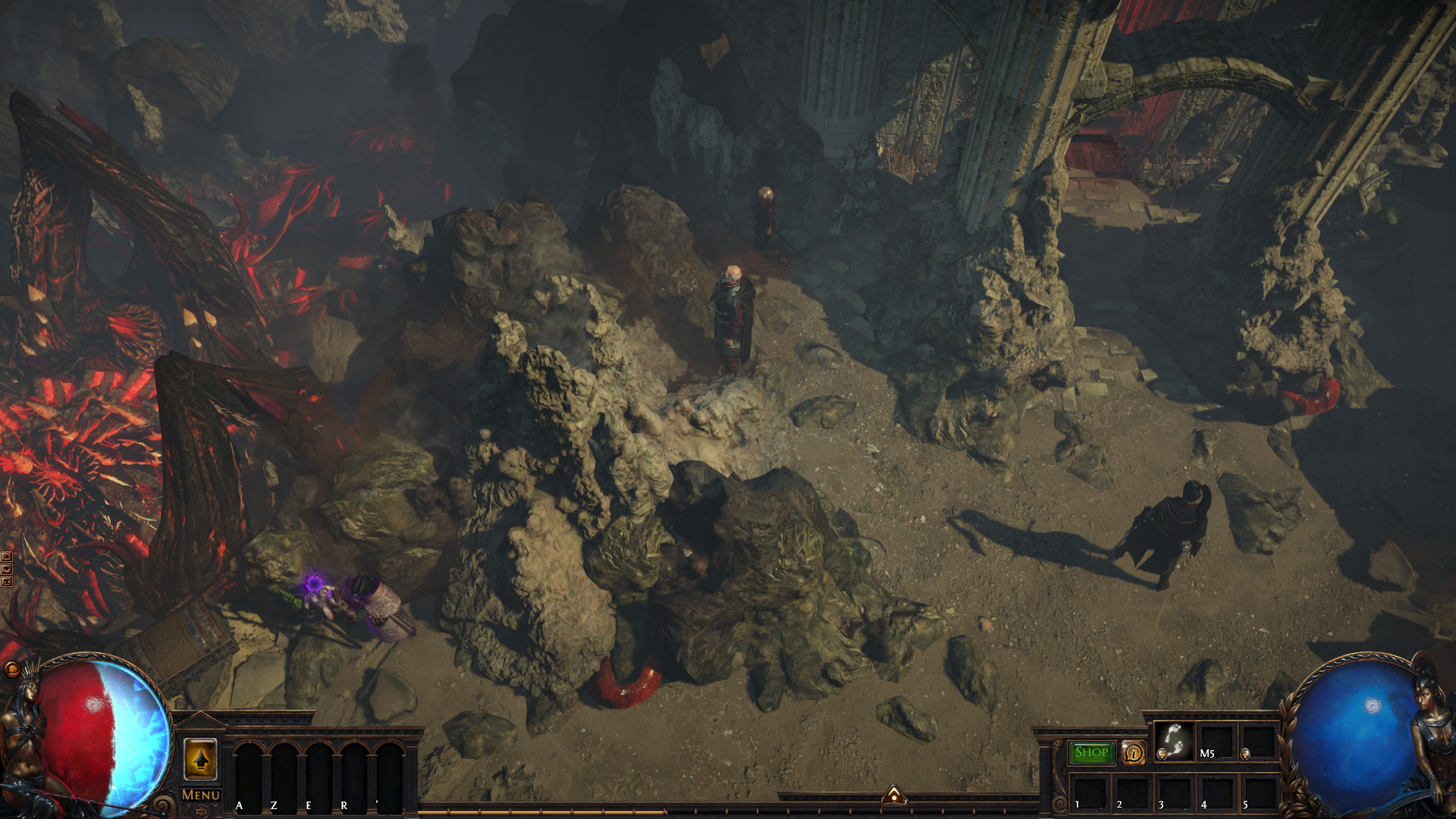This screenshot has height=819, width=1456.
Task: Click the chat scroll-down arrow button
Action: click(7, 570)
